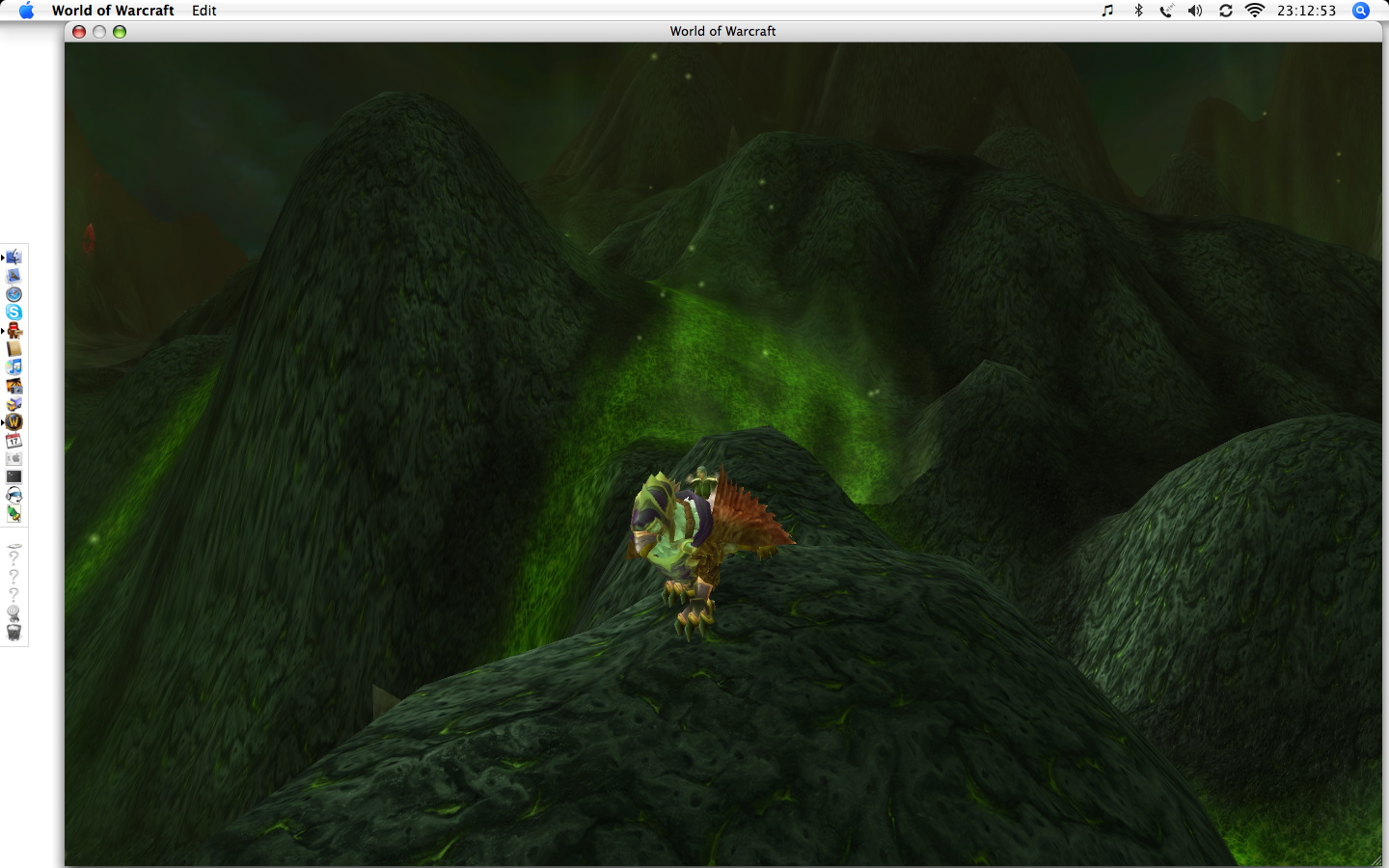Close the World of Warcraft window
Image resolution: width=1389 pixels, height=868 pixels.
point(79,32)
